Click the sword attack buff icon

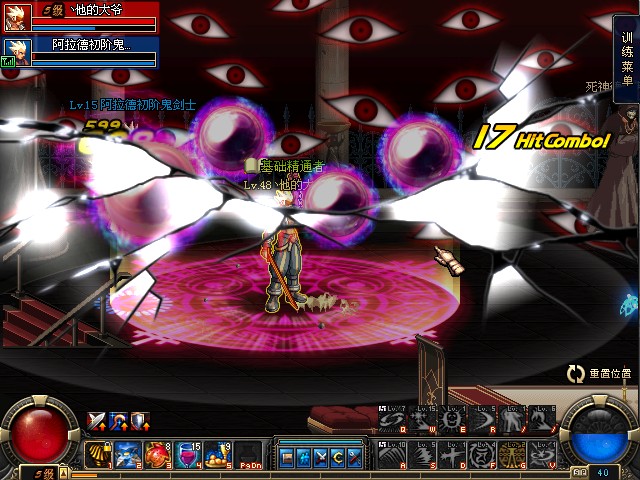(96, 420)
